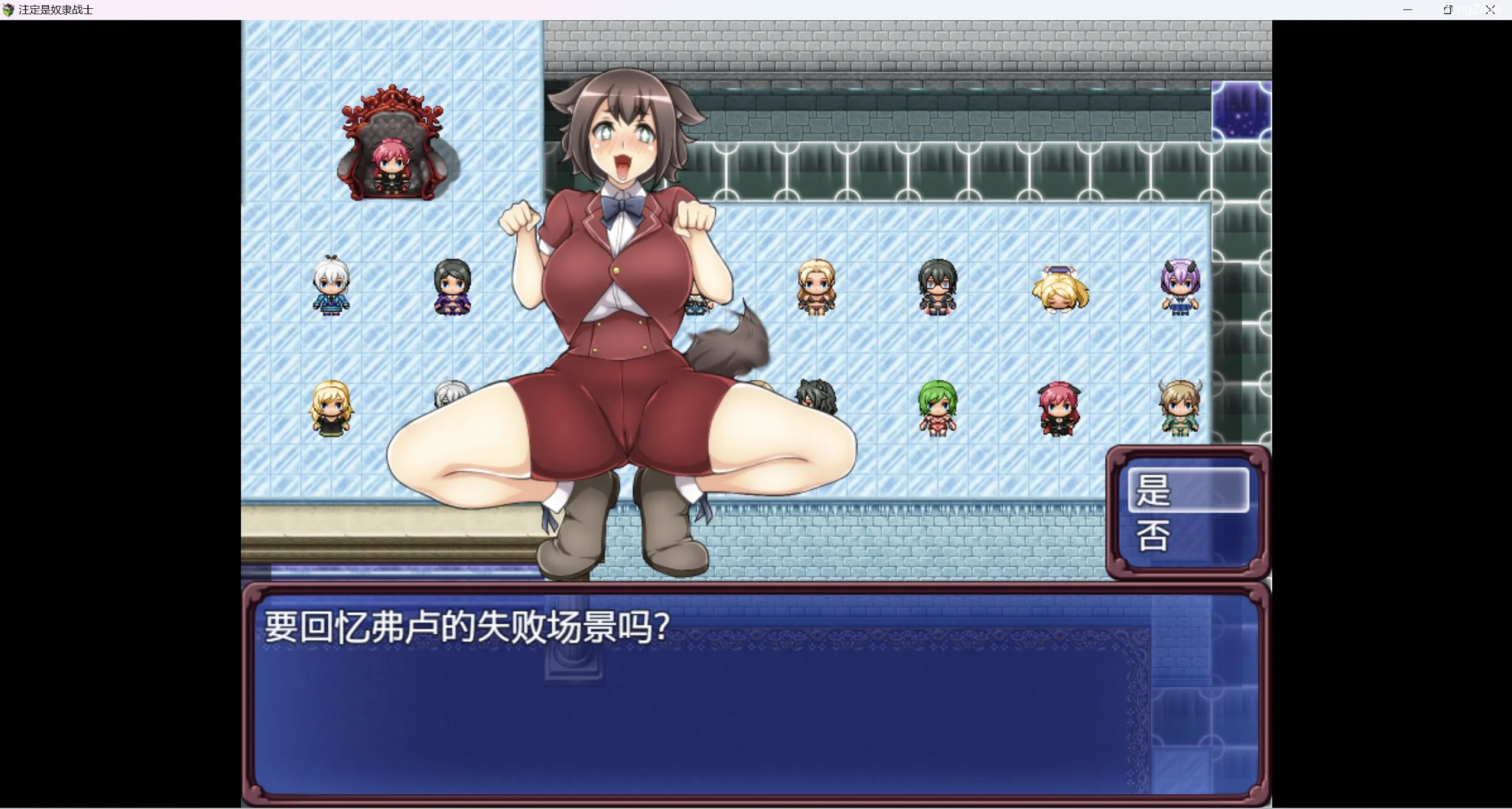Viewport: 1512px width, 809px height.
Task: Minimize the game window
Action: coord(1407,10)
